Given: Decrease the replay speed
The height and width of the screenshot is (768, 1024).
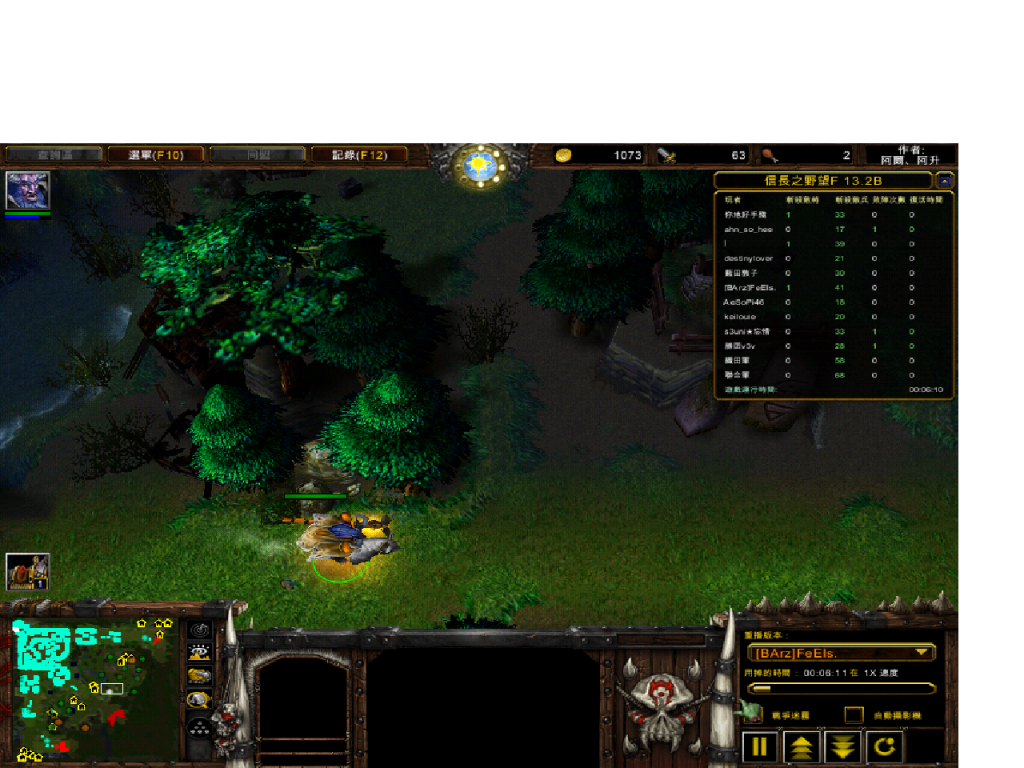Looking at the screenshot, I should pos(844,746).
